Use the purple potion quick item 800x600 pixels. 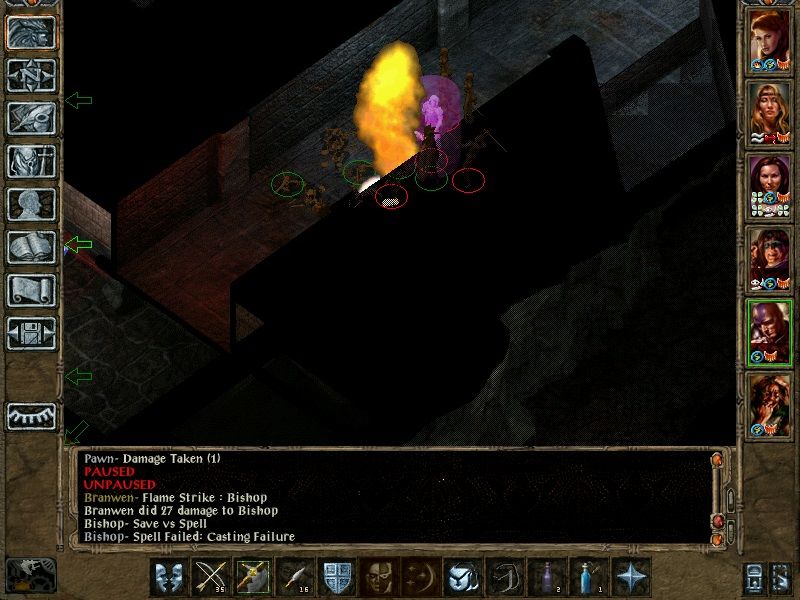[546, 577]
